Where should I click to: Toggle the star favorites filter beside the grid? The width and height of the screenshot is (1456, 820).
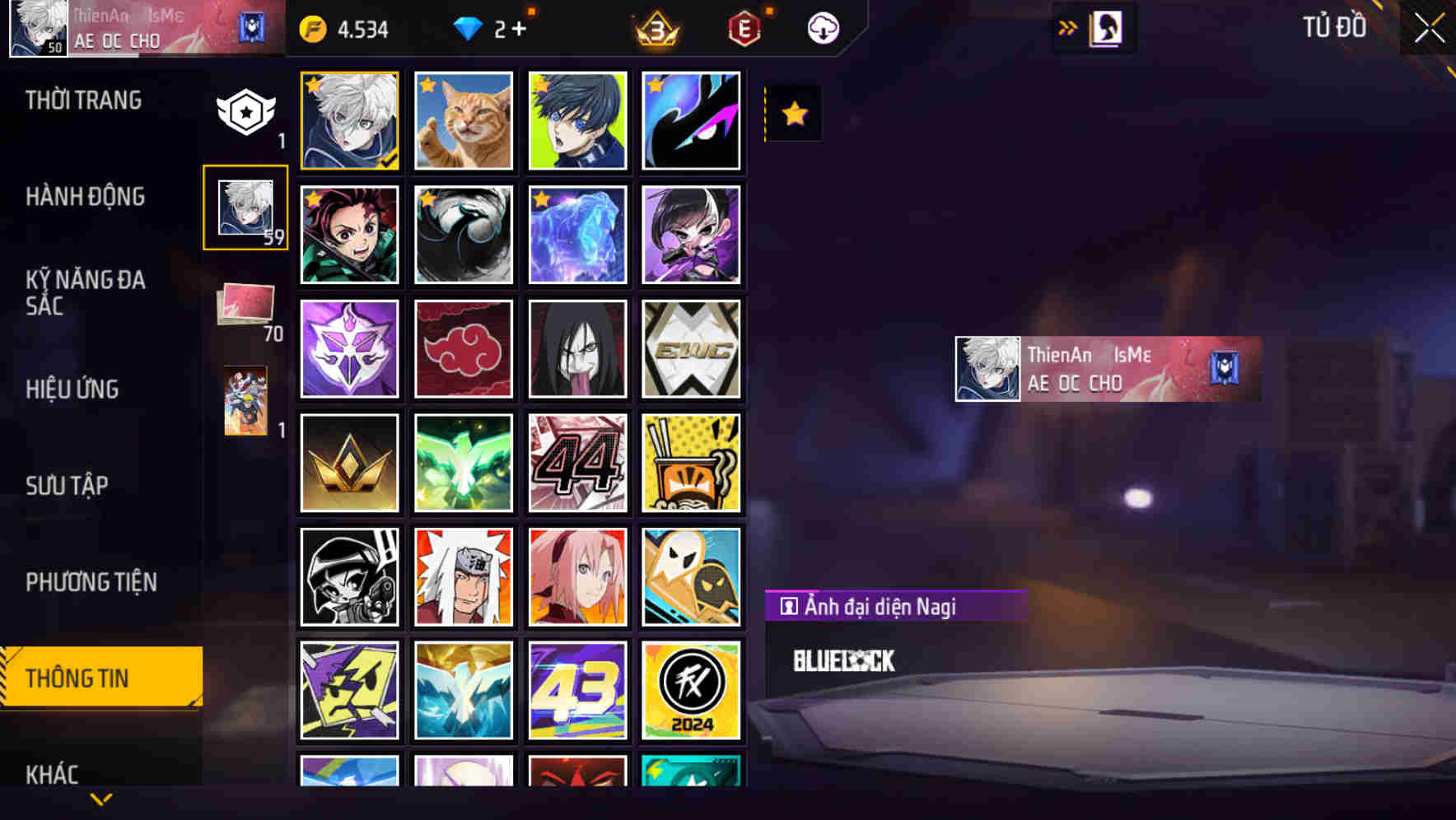[793, 113]
